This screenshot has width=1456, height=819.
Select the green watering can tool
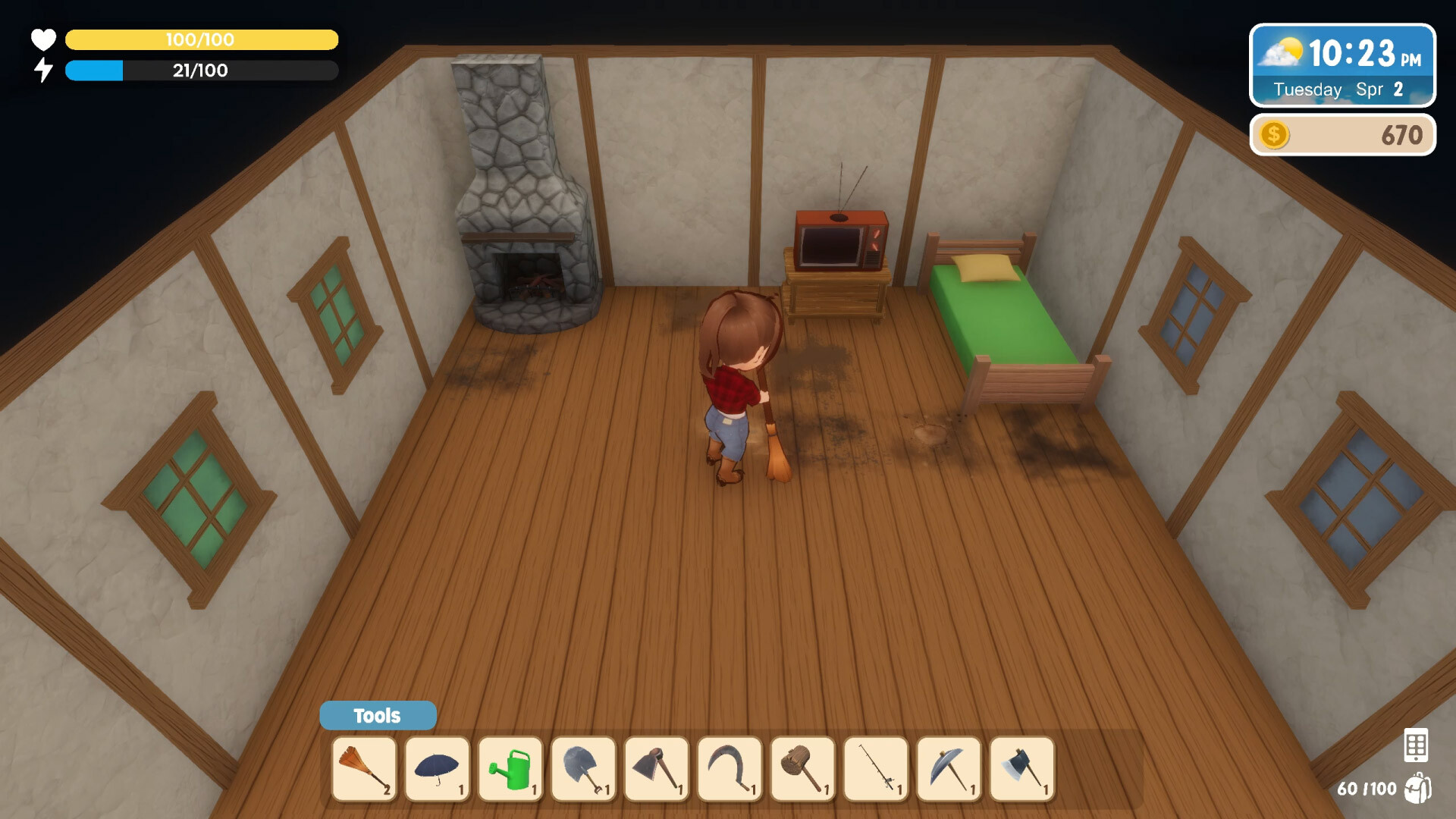tap(510, 769)
